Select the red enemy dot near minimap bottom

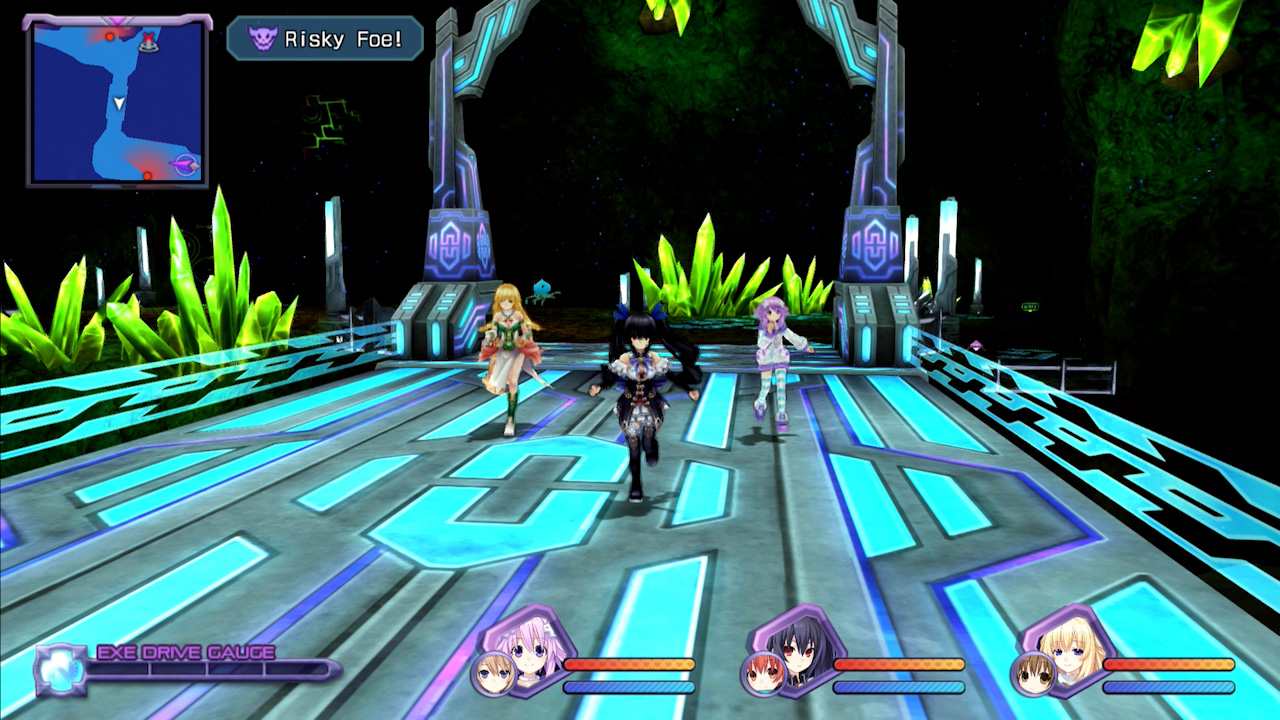pos(147,176)
